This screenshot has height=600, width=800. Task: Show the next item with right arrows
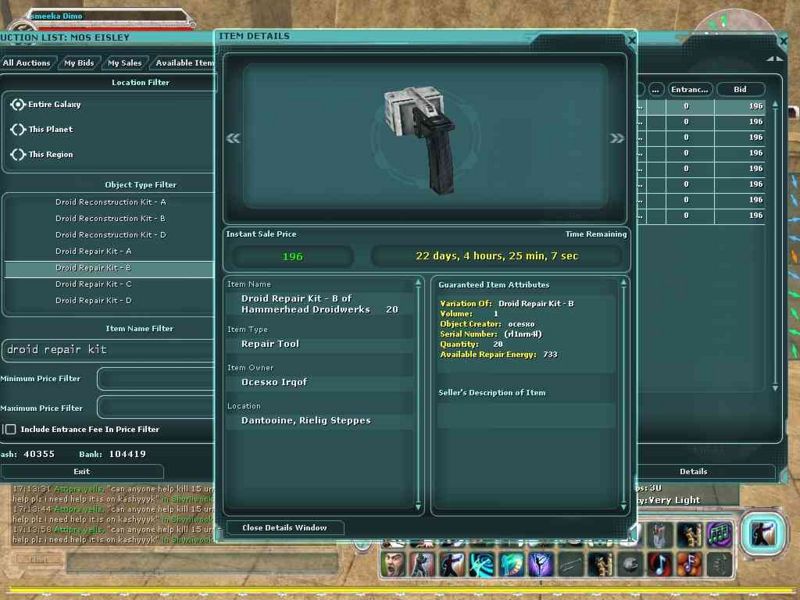pyautogui.click(x=617, y=138)
